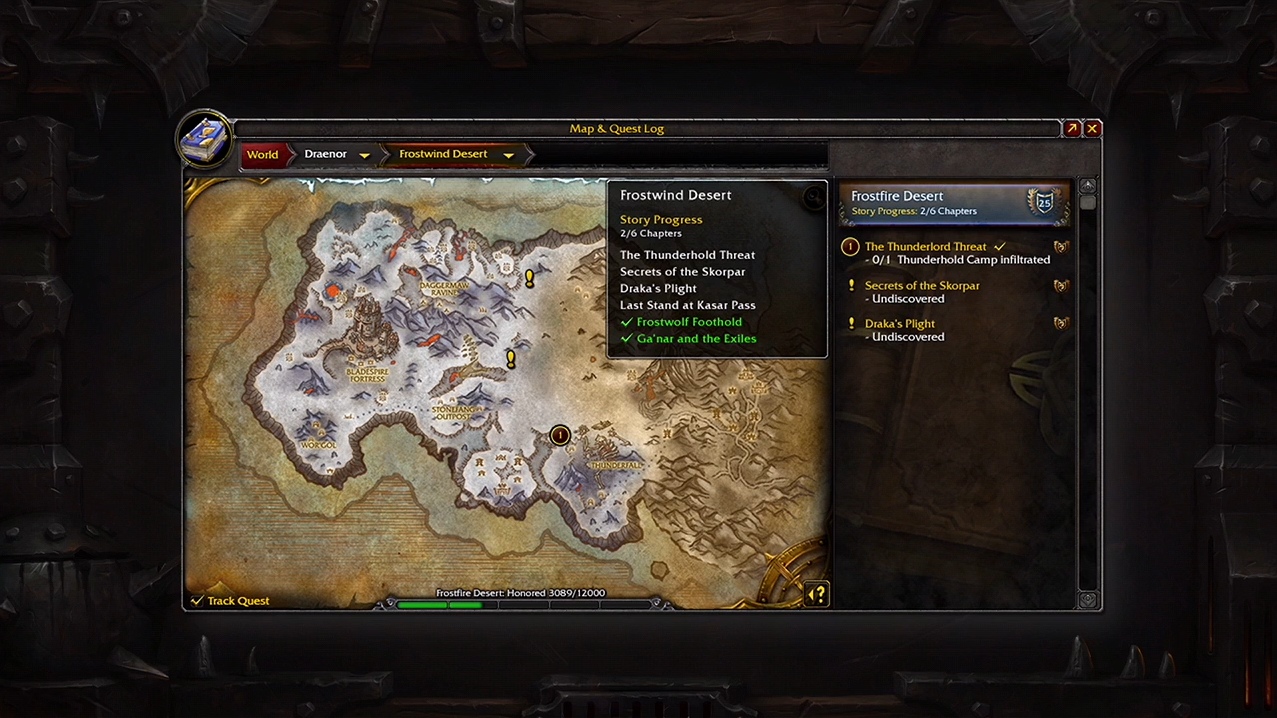This screenshot has width=1277, height=718.
Task: Open the quest log book icon
Action: pos(205,139)
